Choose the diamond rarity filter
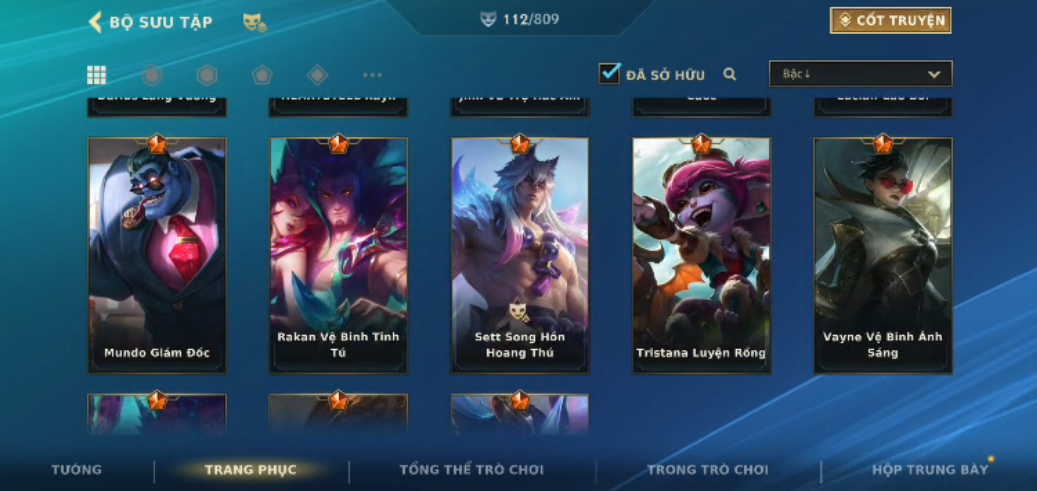Viewport: 1037px width, 491px height. (x=317, y=75)
